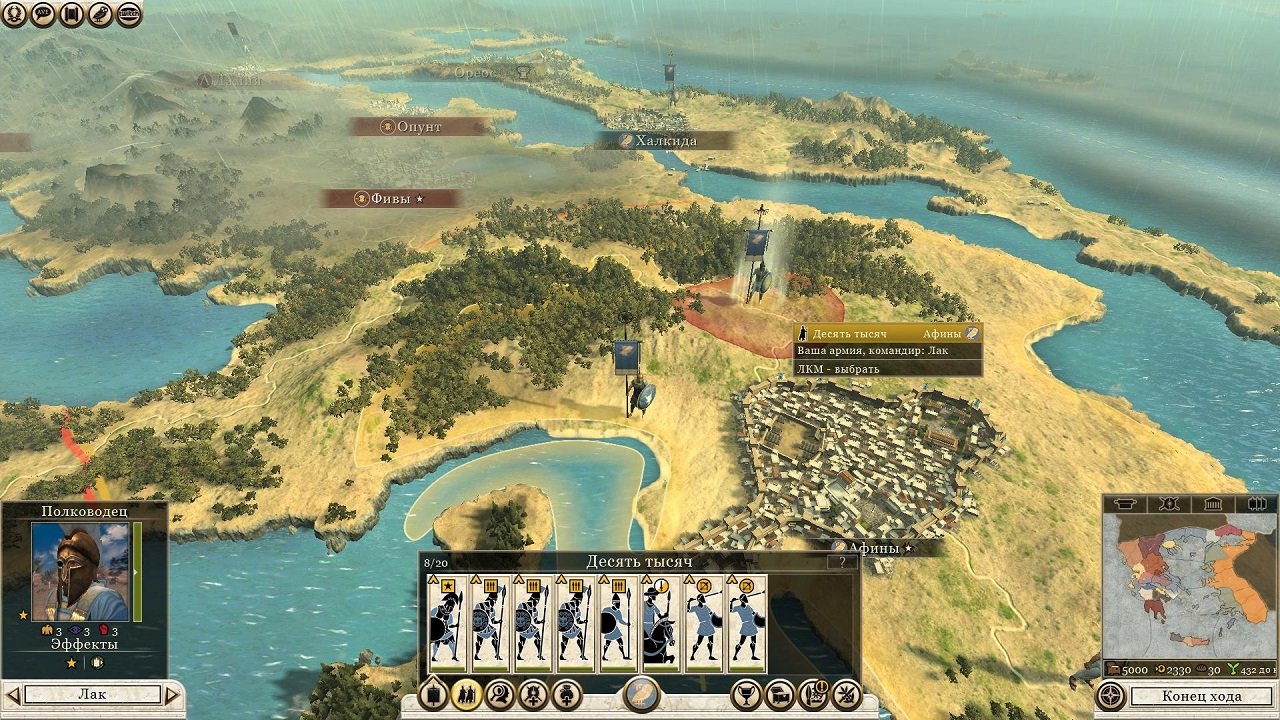The height and width of the screenshot is (720, 1280).
Task: Open the laurel wreath menu icon
Action: [14, 14]
